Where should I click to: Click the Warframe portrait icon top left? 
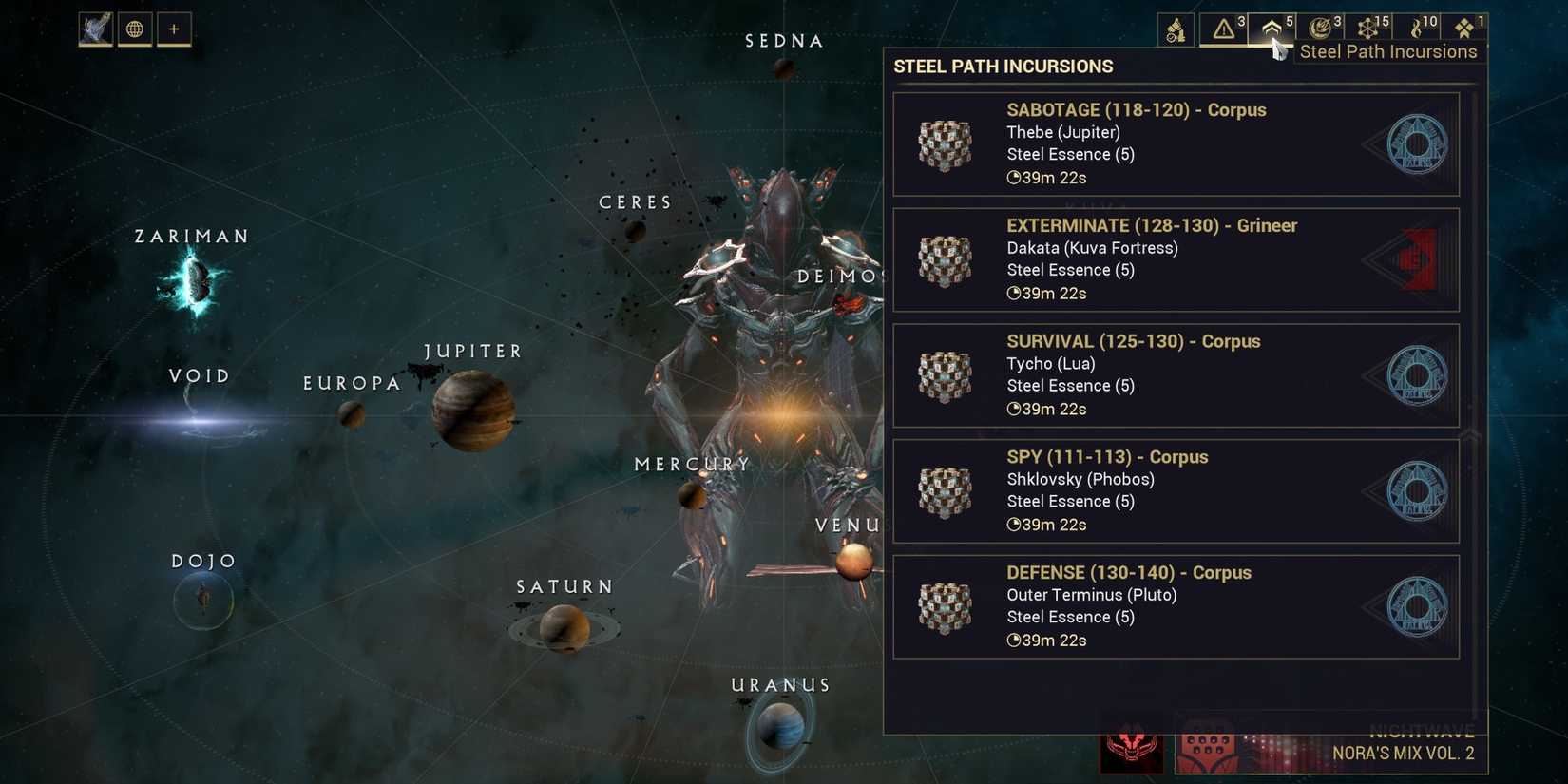(94, 29)
